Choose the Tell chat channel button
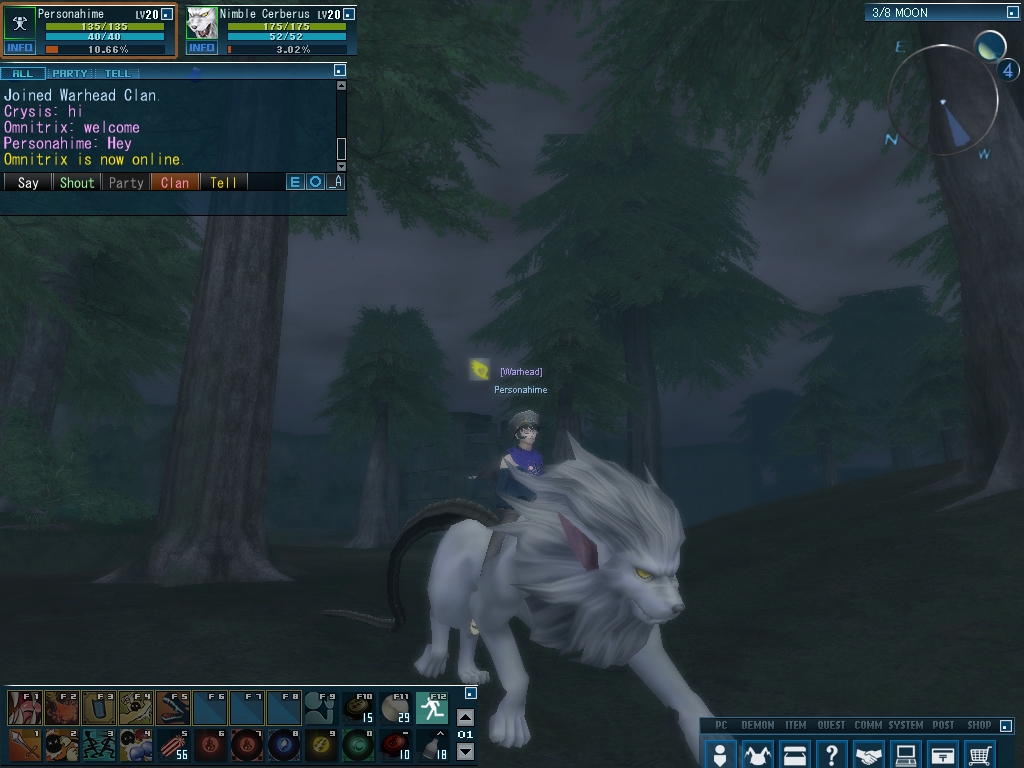 224,182
